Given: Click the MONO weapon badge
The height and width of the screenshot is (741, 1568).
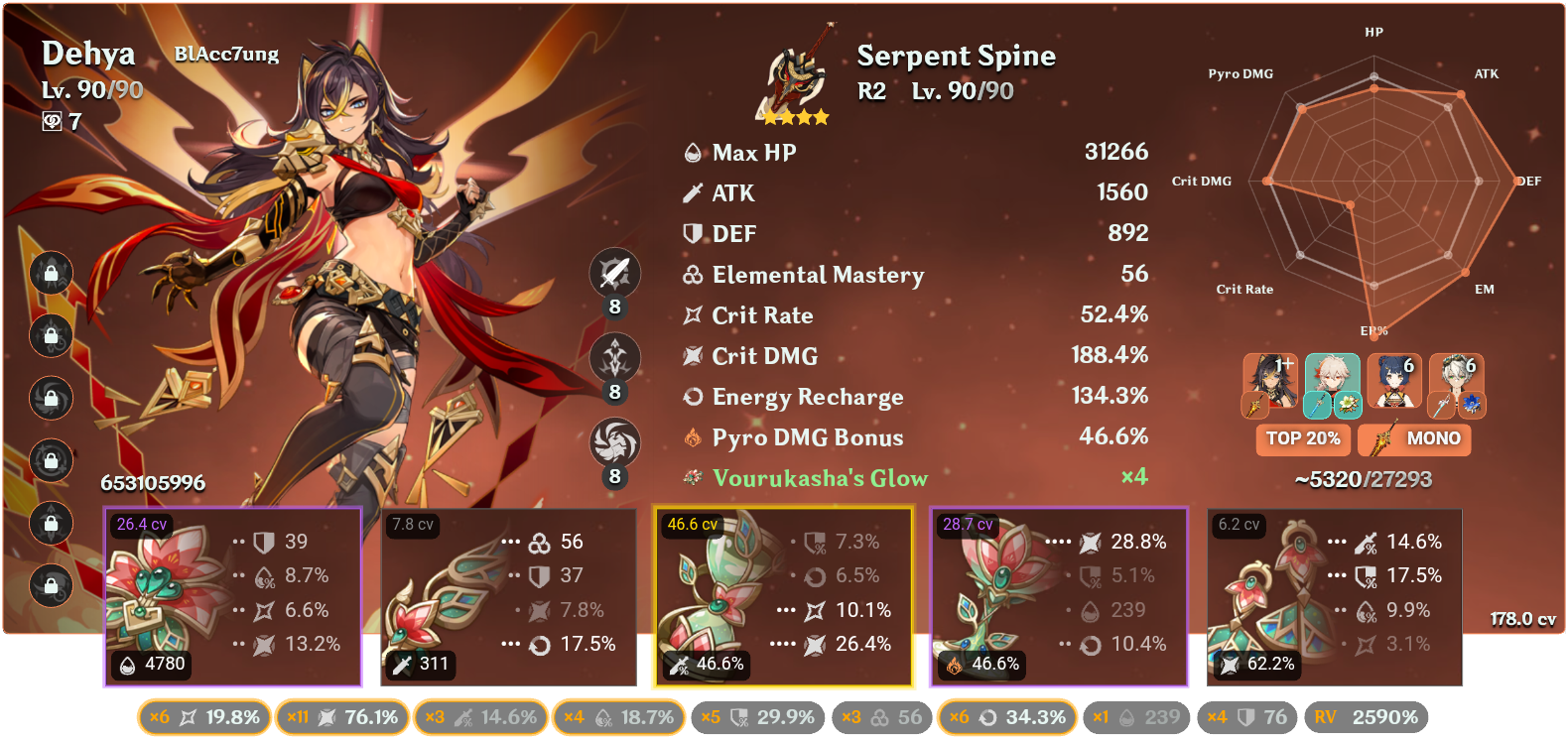Looking at the screenshot, I should tap(1415, 439).
